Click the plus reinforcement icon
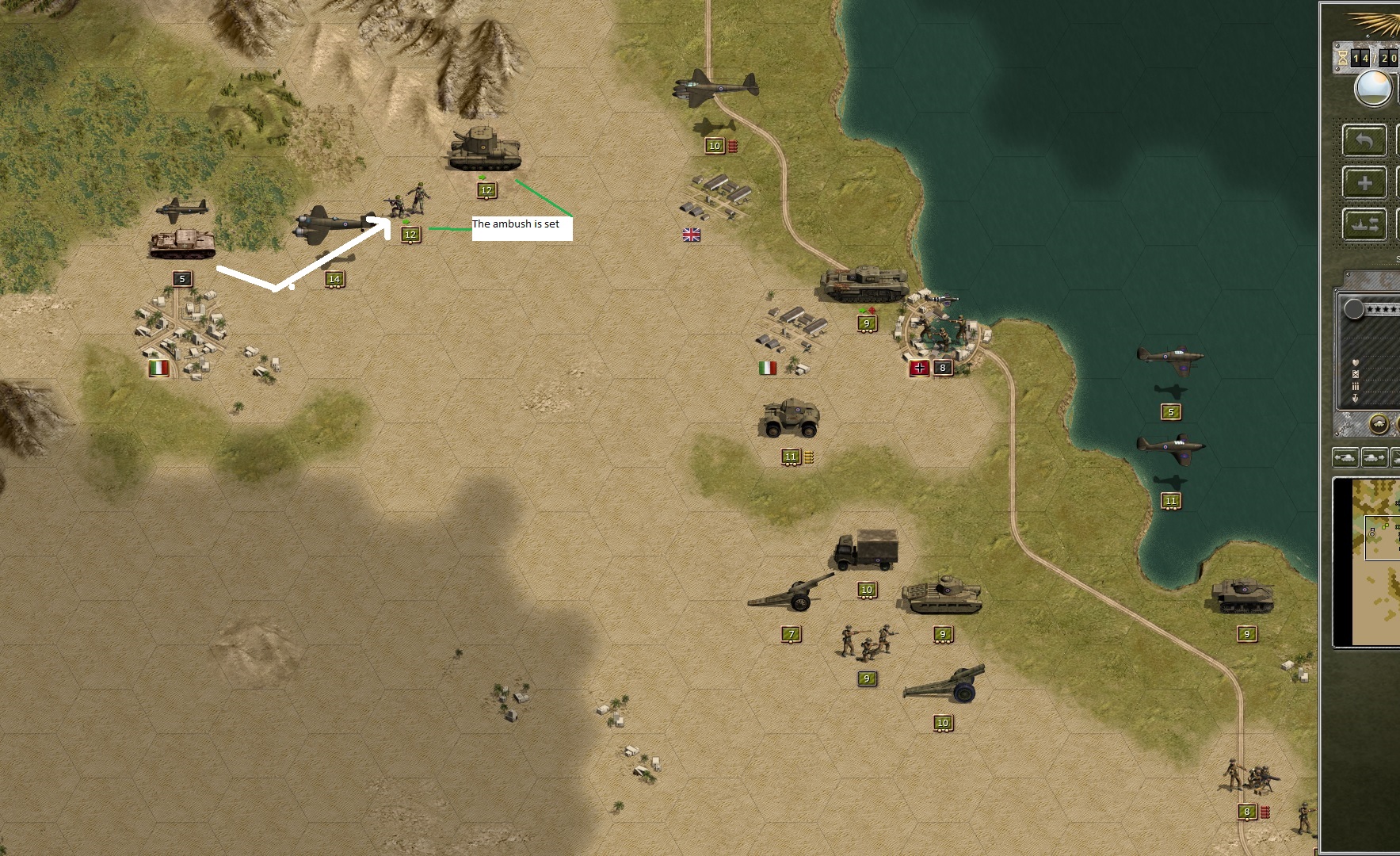Viewport: 1400px width, 856px height. [x=1364, y=182]
